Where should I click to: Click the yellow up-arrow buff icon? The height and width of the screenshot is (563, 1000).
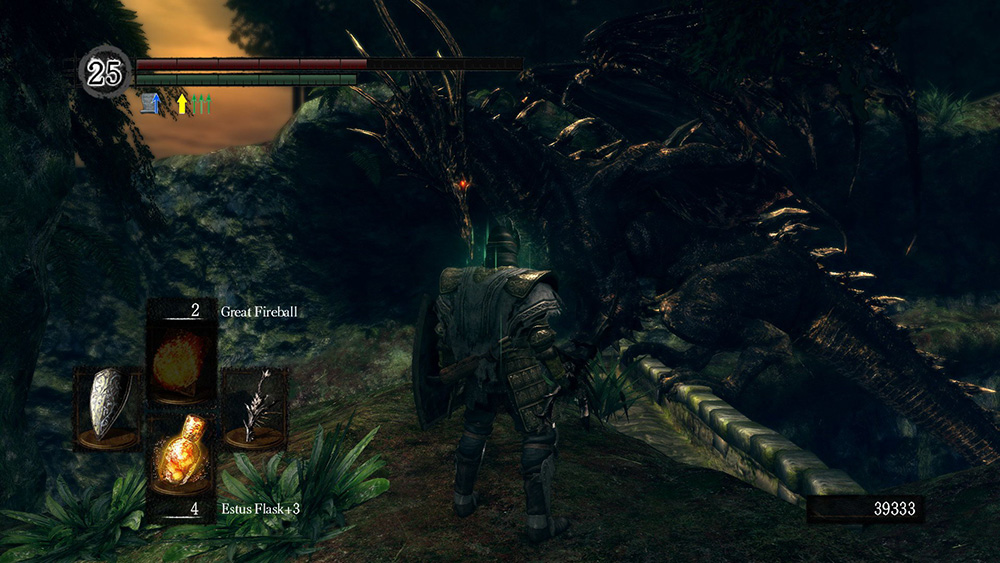click(x=181, y=102)
